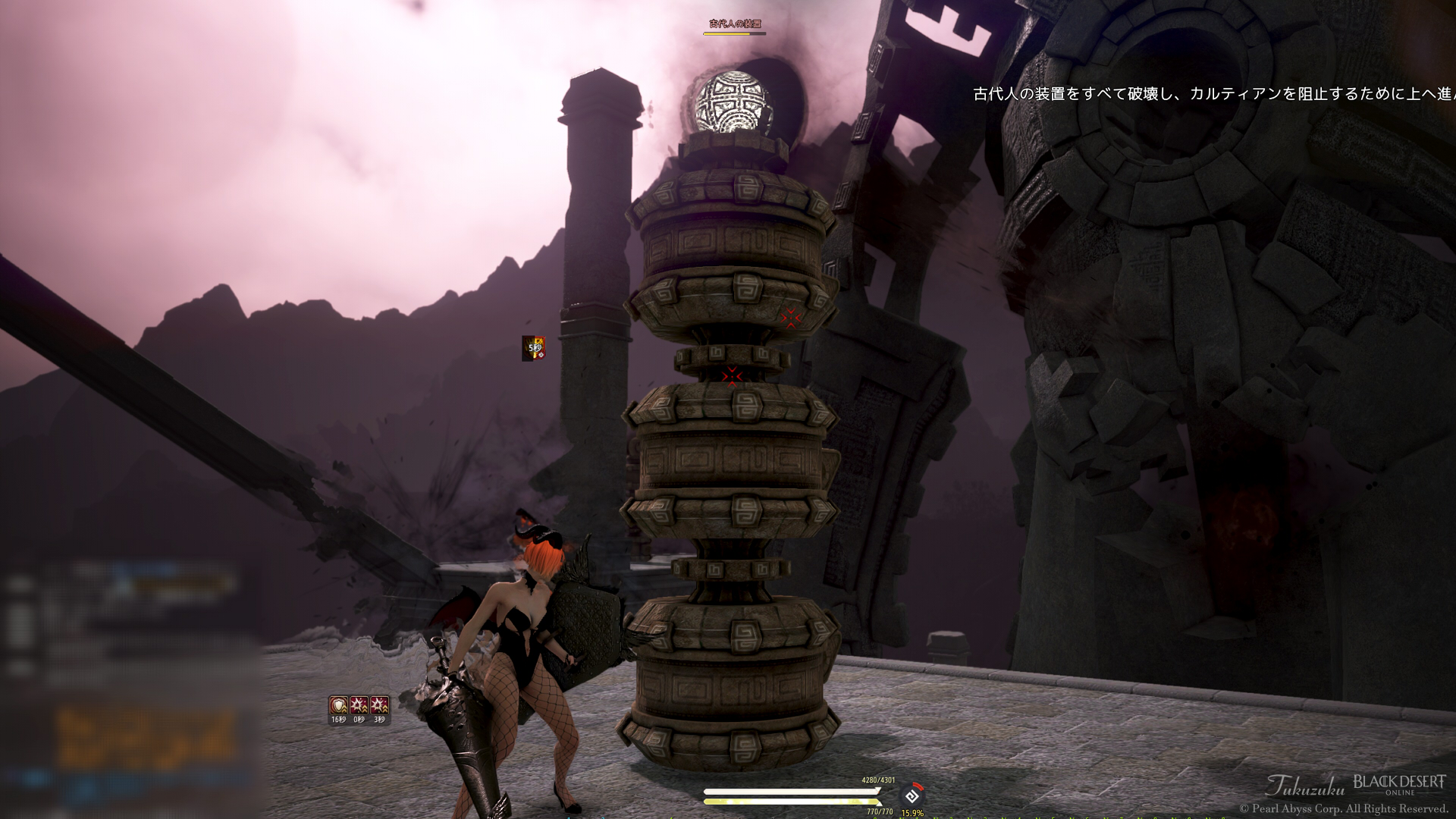Select the burst buff icon showing 3秒

[379, 706]
